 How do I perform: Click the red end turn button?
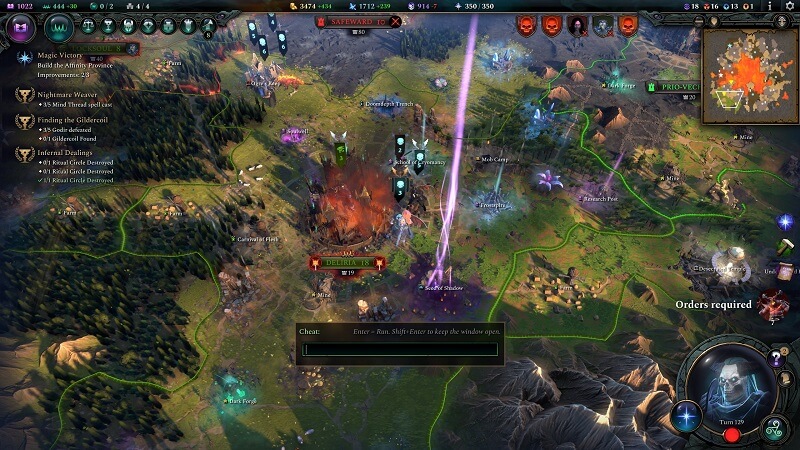point(731,436)
